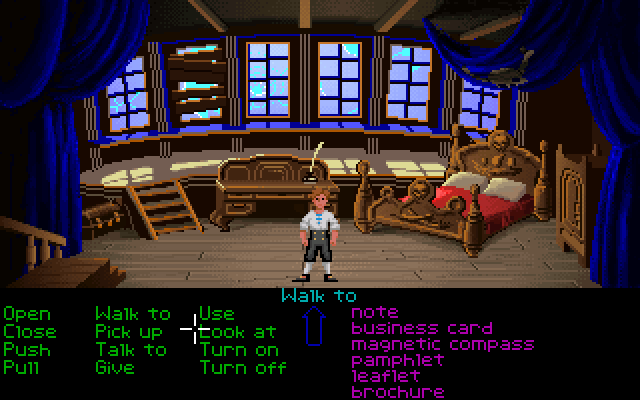Activate the Walk to verb
Image resolution: width=640 pixels, height=400 pixels.
click(132, 314)
